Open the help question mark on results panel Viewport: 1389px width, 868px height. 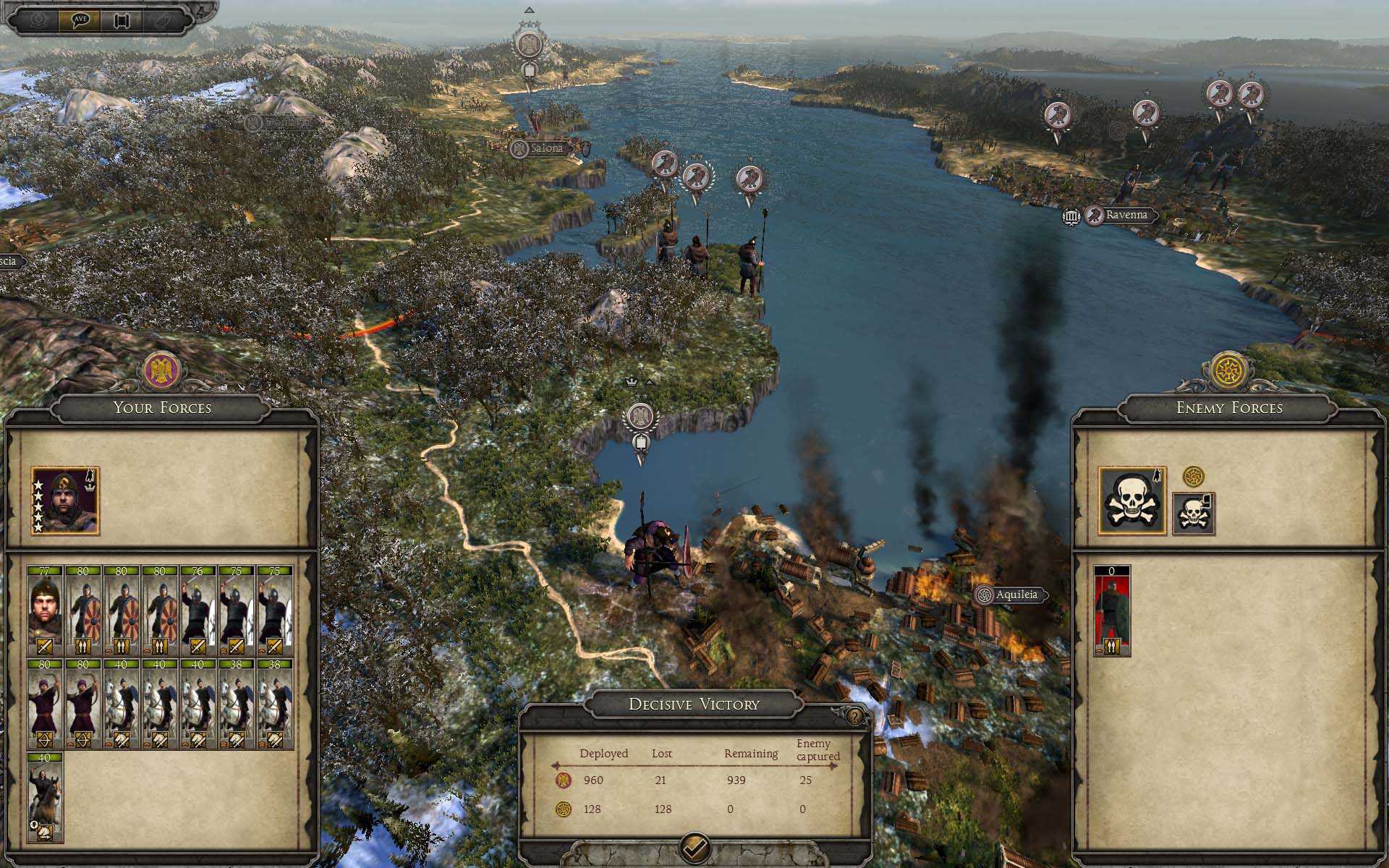click(855, 717)
